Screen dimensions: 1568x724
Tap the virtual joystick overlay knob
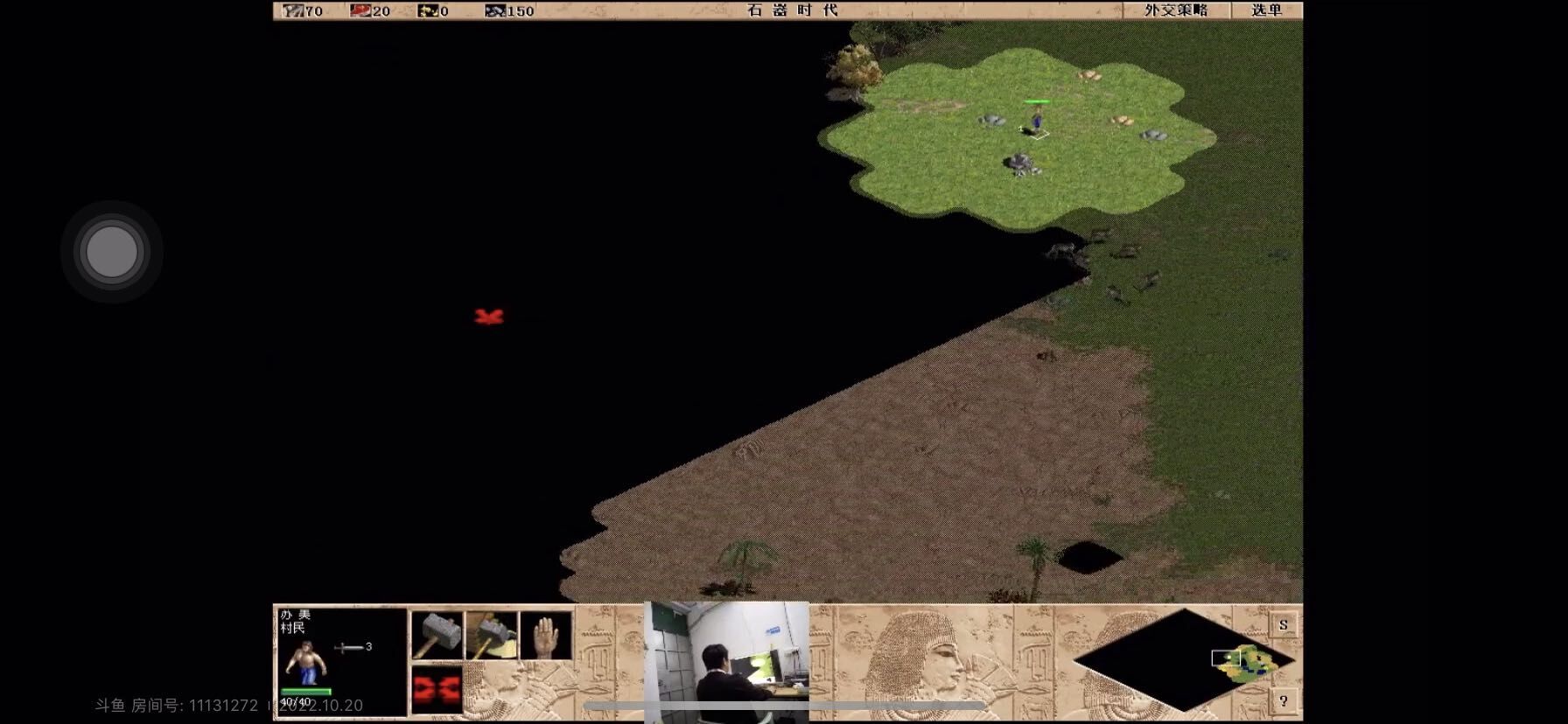pos(112,252)
